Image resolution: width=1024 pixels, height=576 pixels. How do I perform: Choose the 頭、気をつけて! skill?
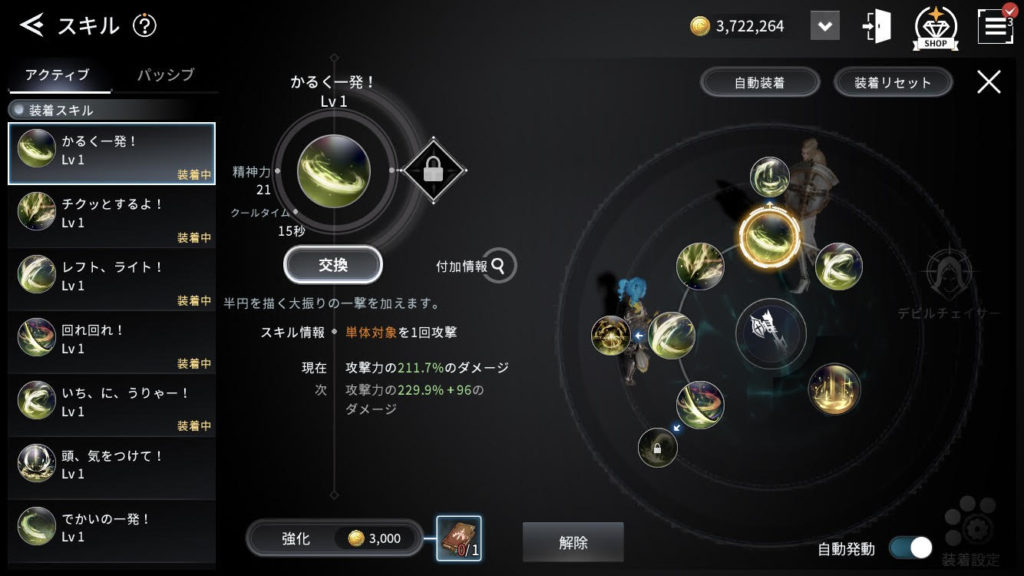click(111, 468)
